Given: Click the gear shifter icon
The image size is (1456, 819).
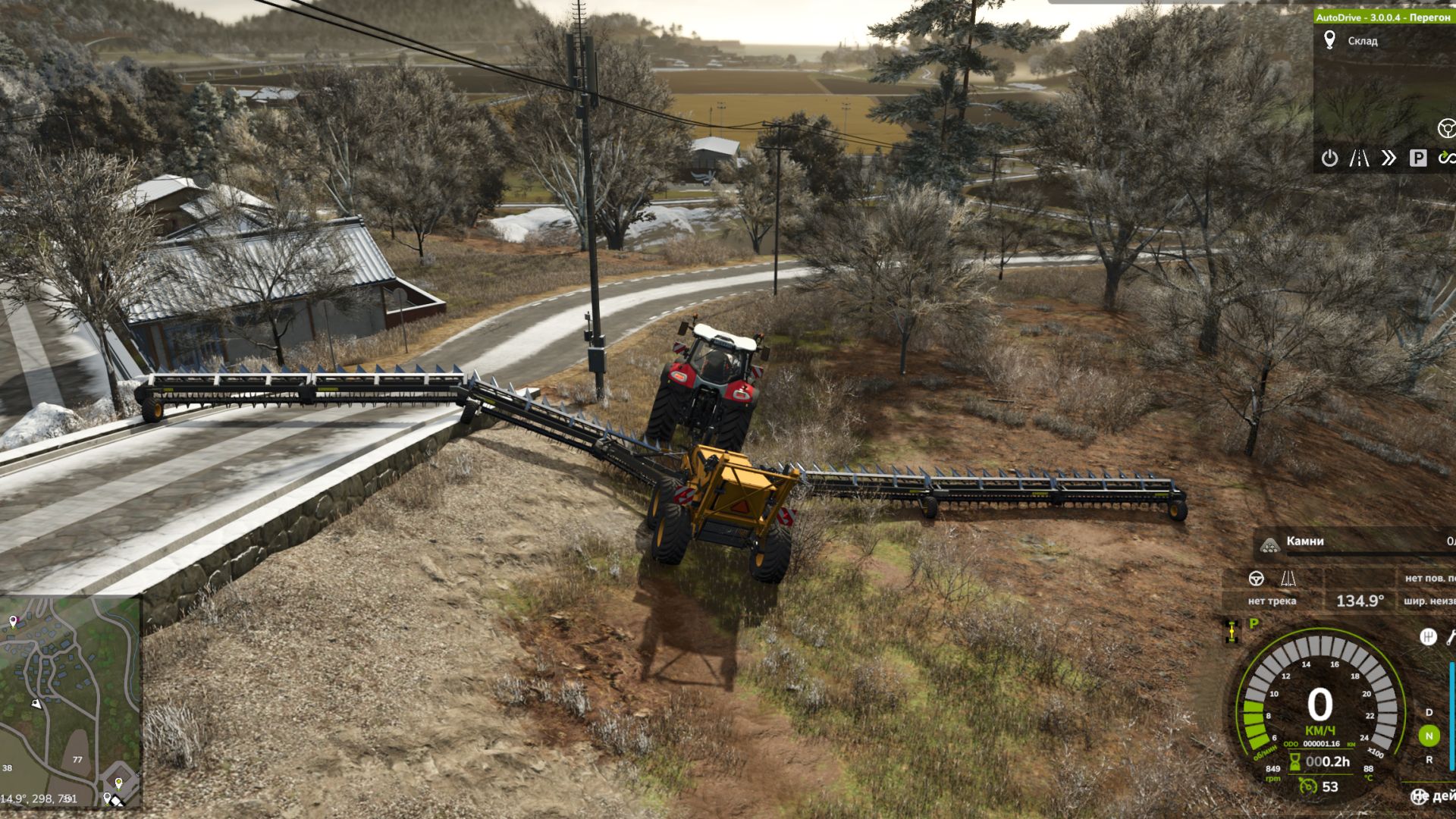Looking at the screenshot, I should [1428, 636].
